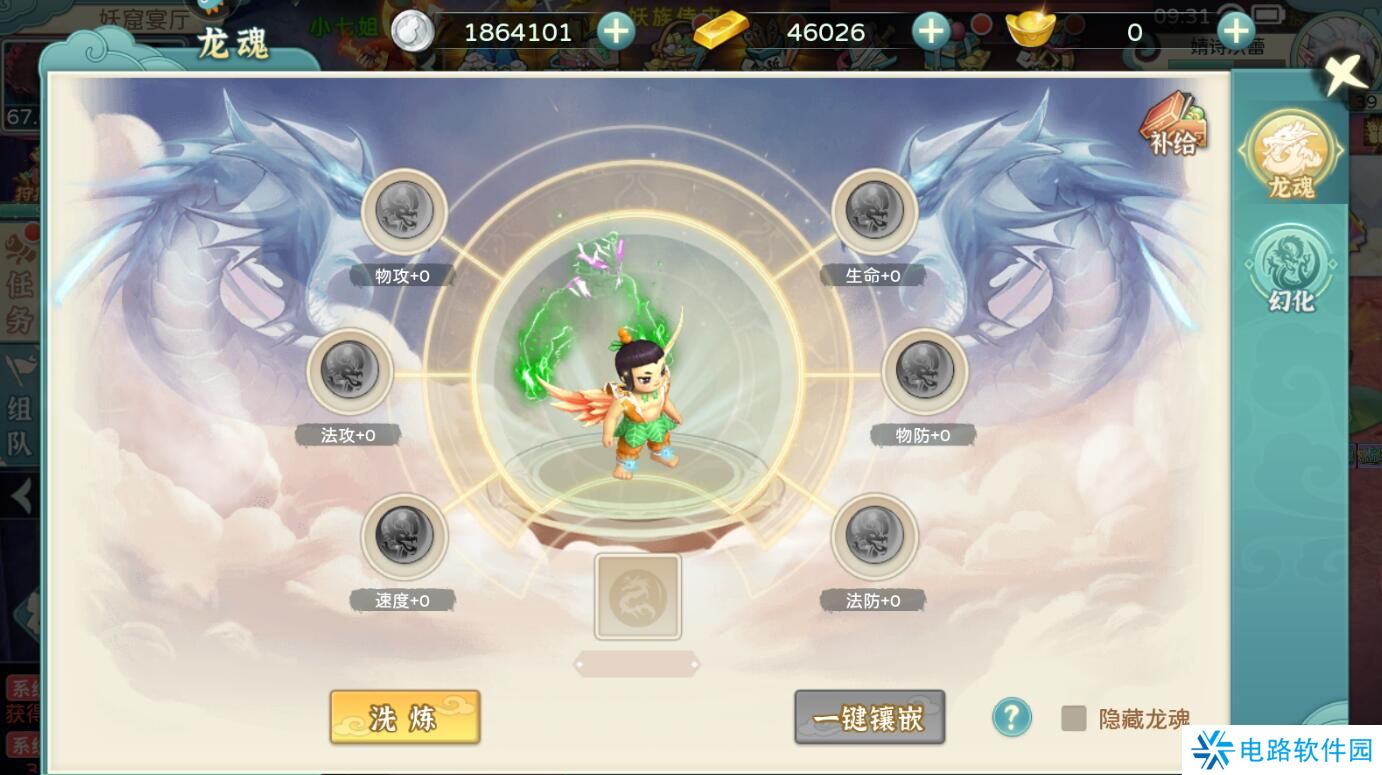Click the 小七姐 avatar thumbnail
Screen dimensions: 1382x775
(x=344, y=24)
